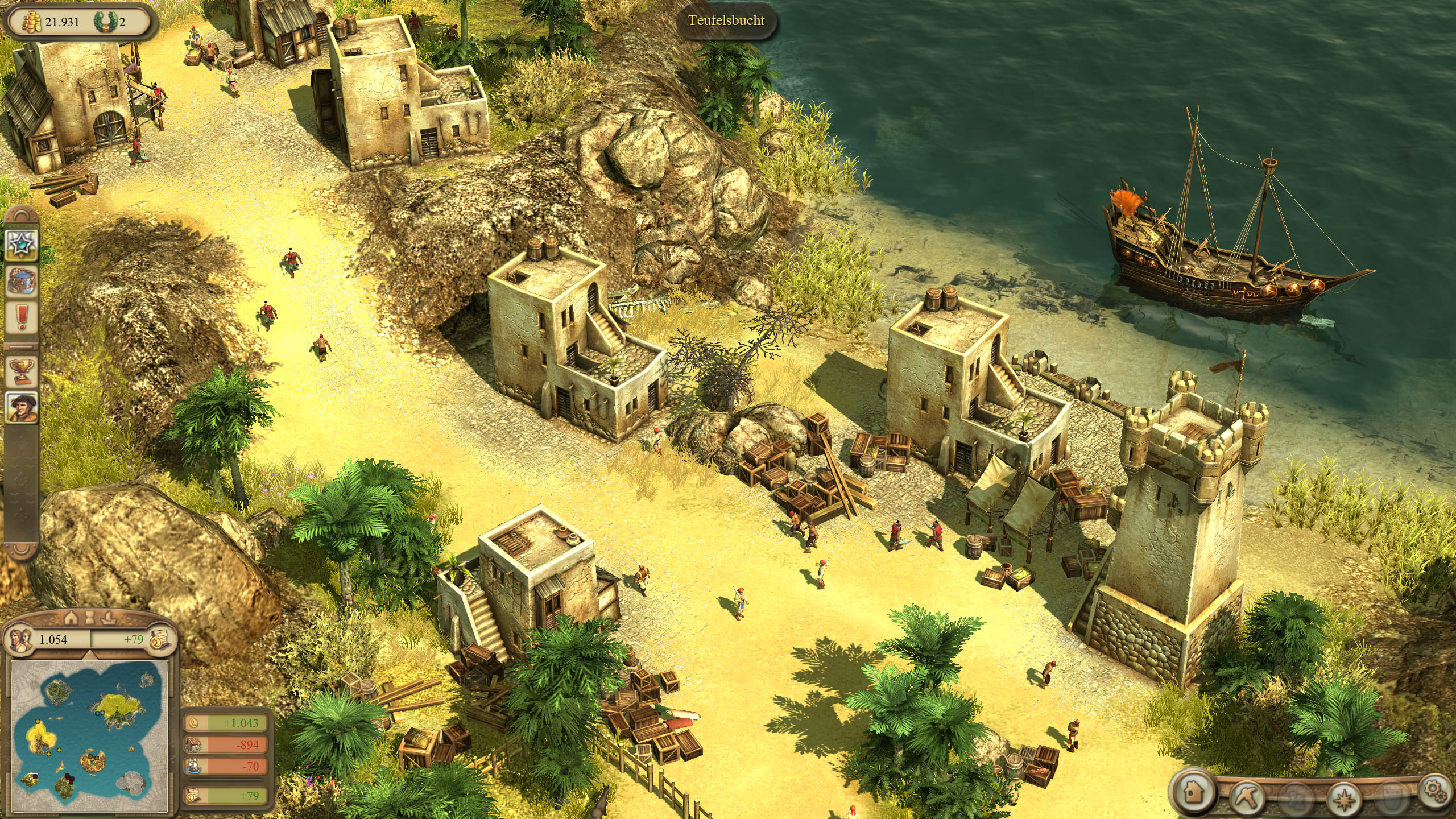Screen dimensions: 1456x819
Task: Select the building upkeep row showing -894
Action: (x=226, y=744)
